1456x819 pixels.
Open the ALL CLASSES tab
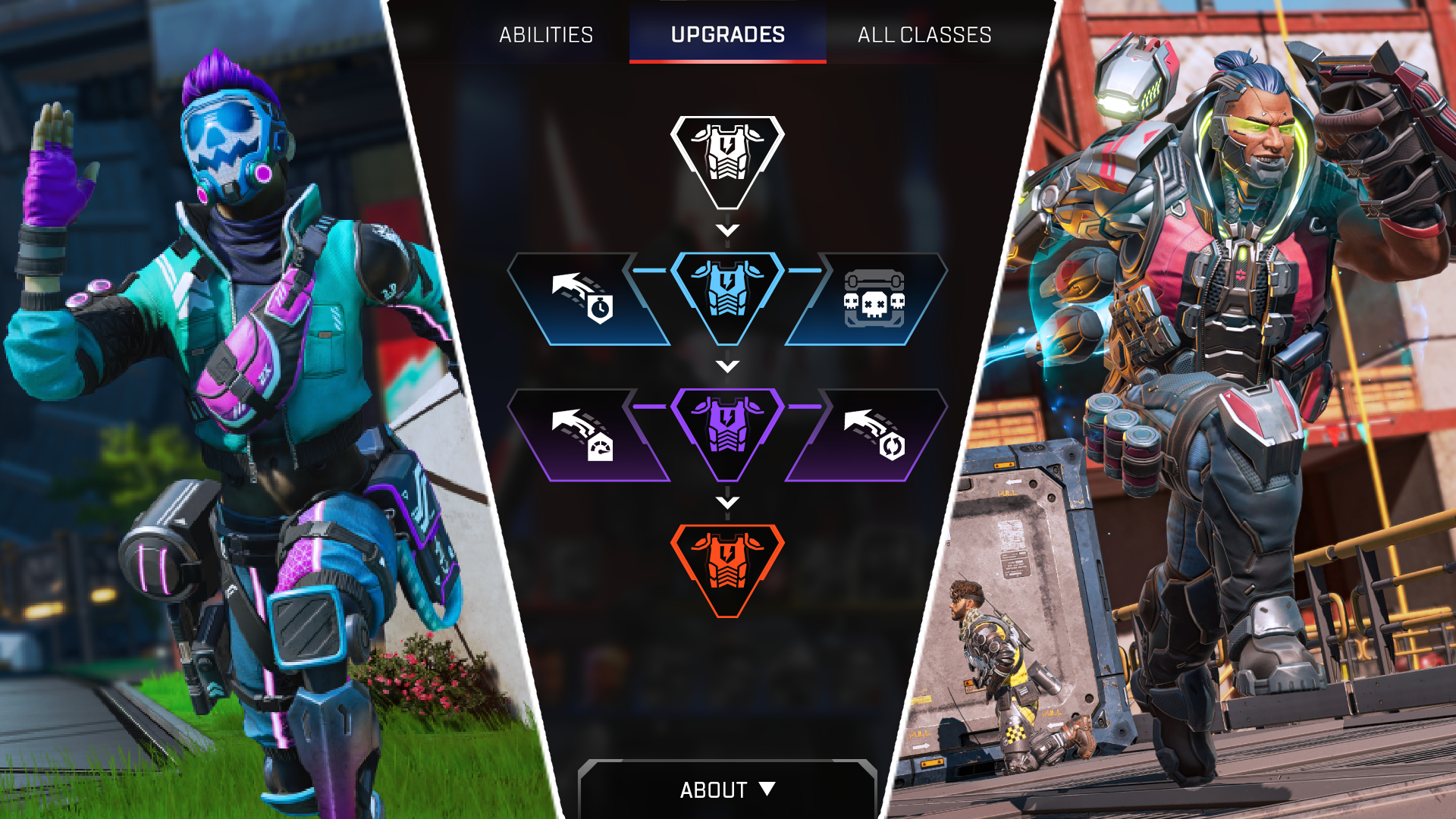point(924,34)
